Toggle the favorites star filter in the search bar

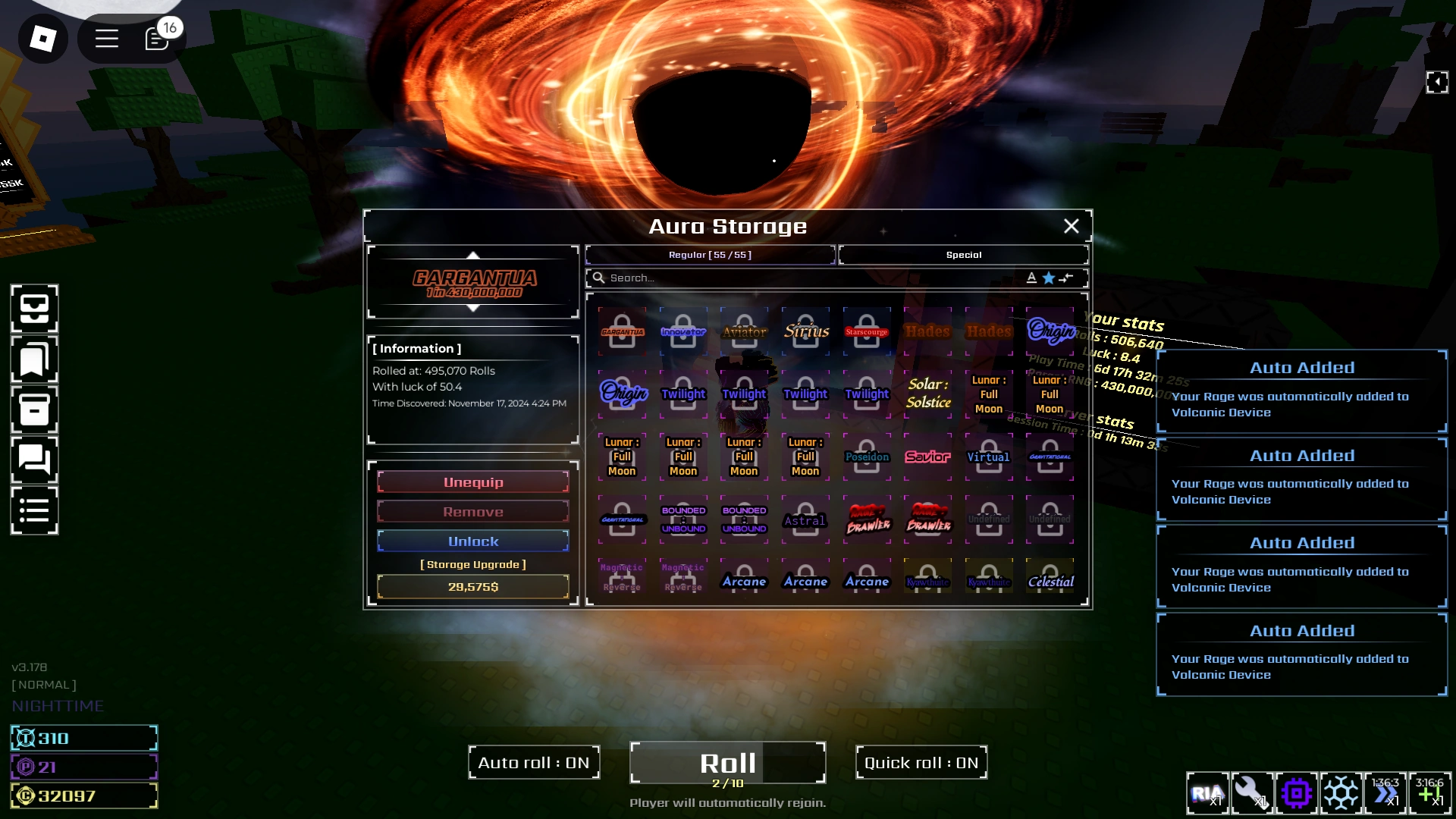pos(1048,278)
